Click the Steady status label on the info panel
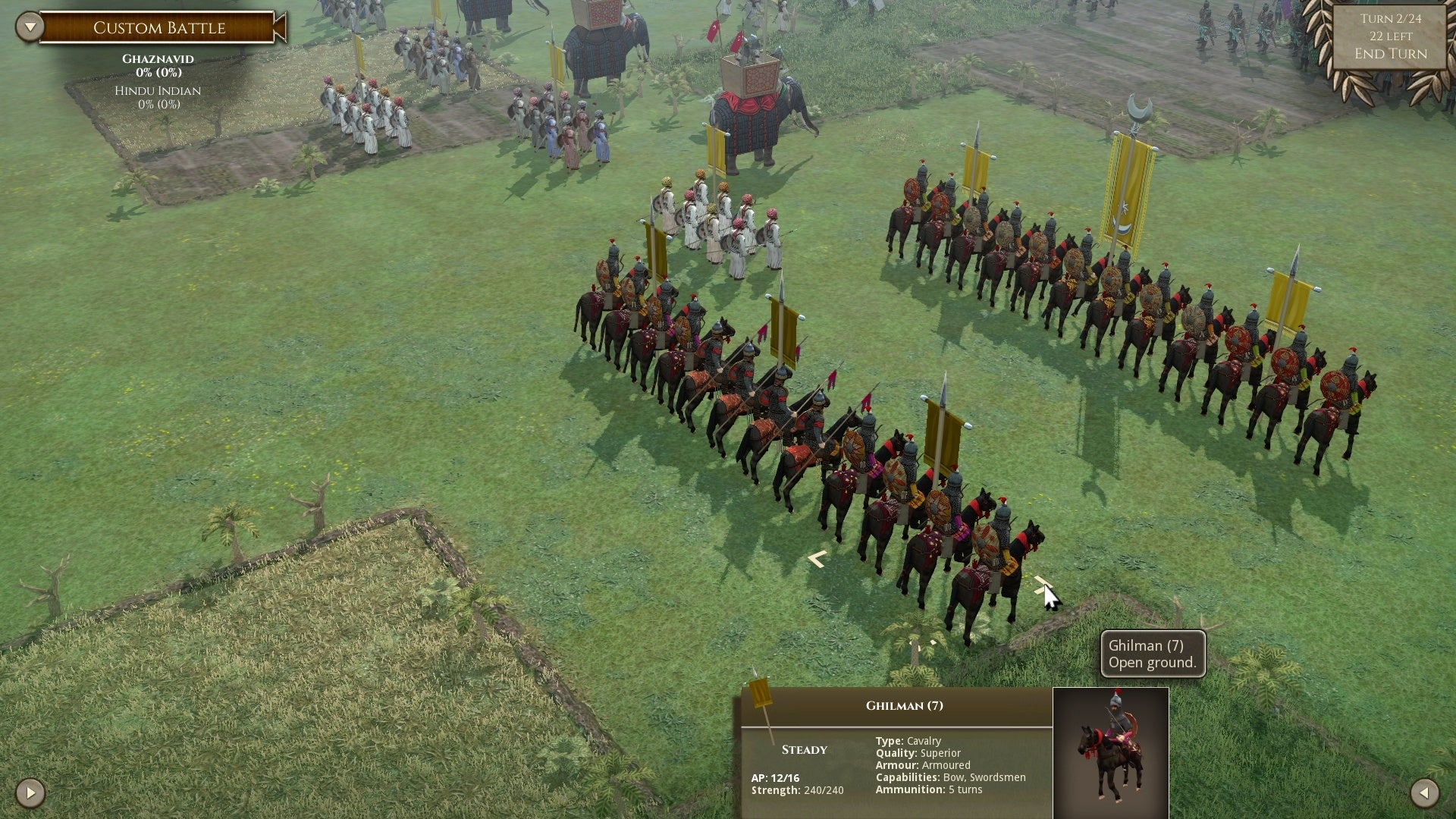Image resolution: width=1456 pixels, height=819 pixels. [804, 749]
